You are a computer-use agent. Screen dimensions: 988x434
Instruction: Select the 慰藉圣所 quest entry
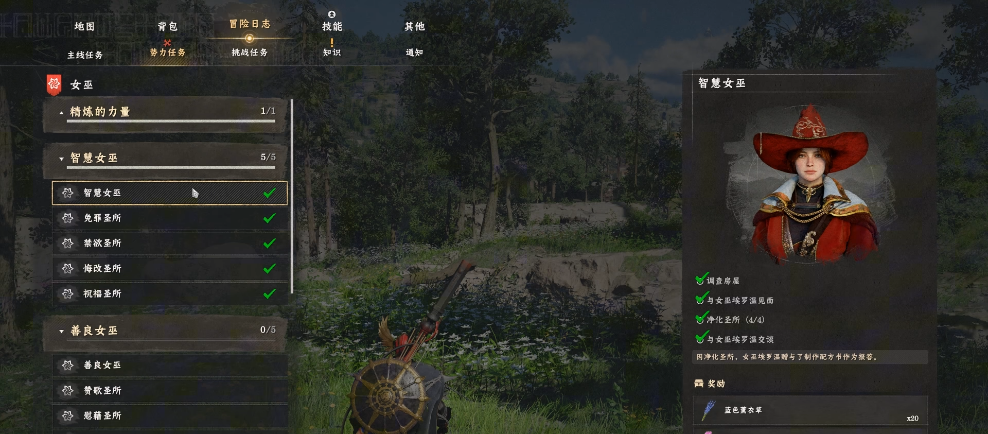tap(169, 415)
